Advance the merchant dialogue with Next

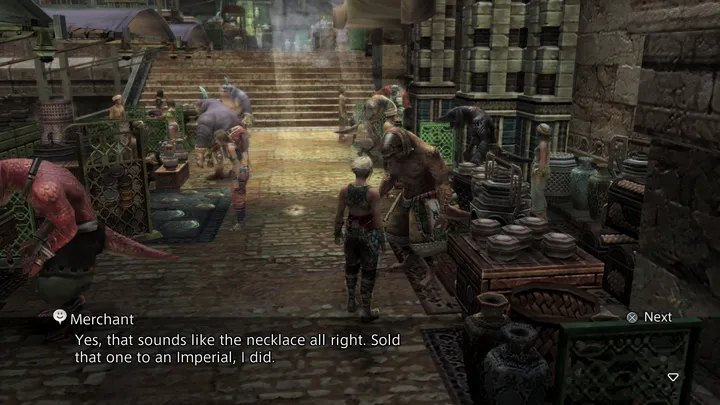[649, 317]
